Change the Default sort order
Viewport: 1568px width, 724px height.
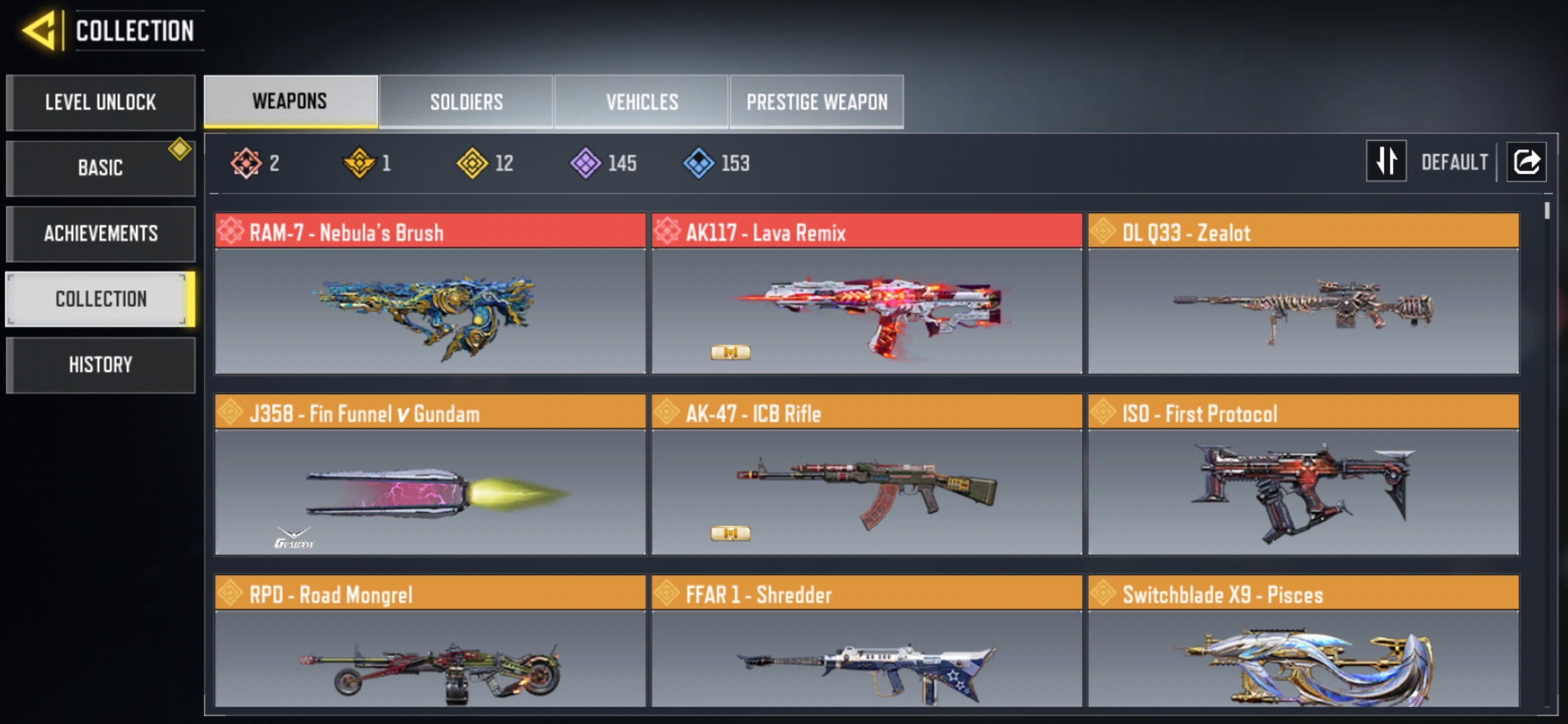[1386, 162]
